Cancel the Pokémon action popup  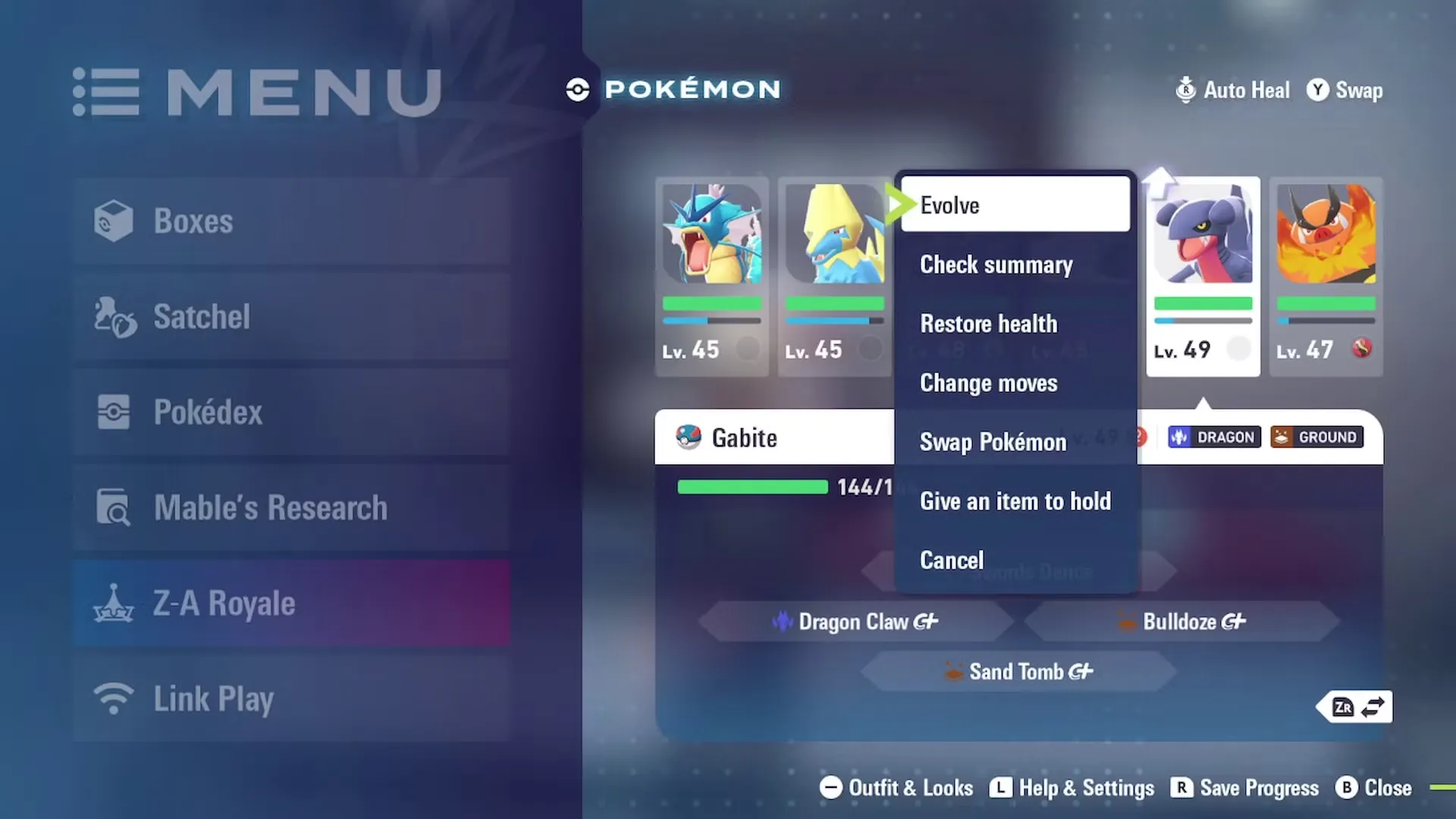click(x=1015, y=560)
